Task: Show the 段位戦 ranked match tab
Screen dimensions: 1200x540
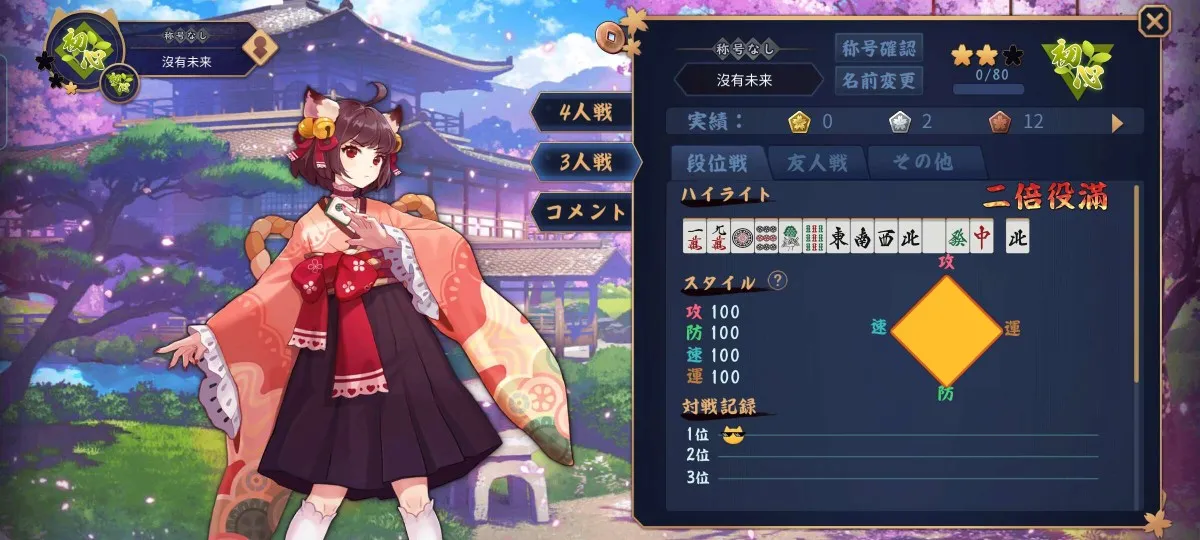Action: 718,162
